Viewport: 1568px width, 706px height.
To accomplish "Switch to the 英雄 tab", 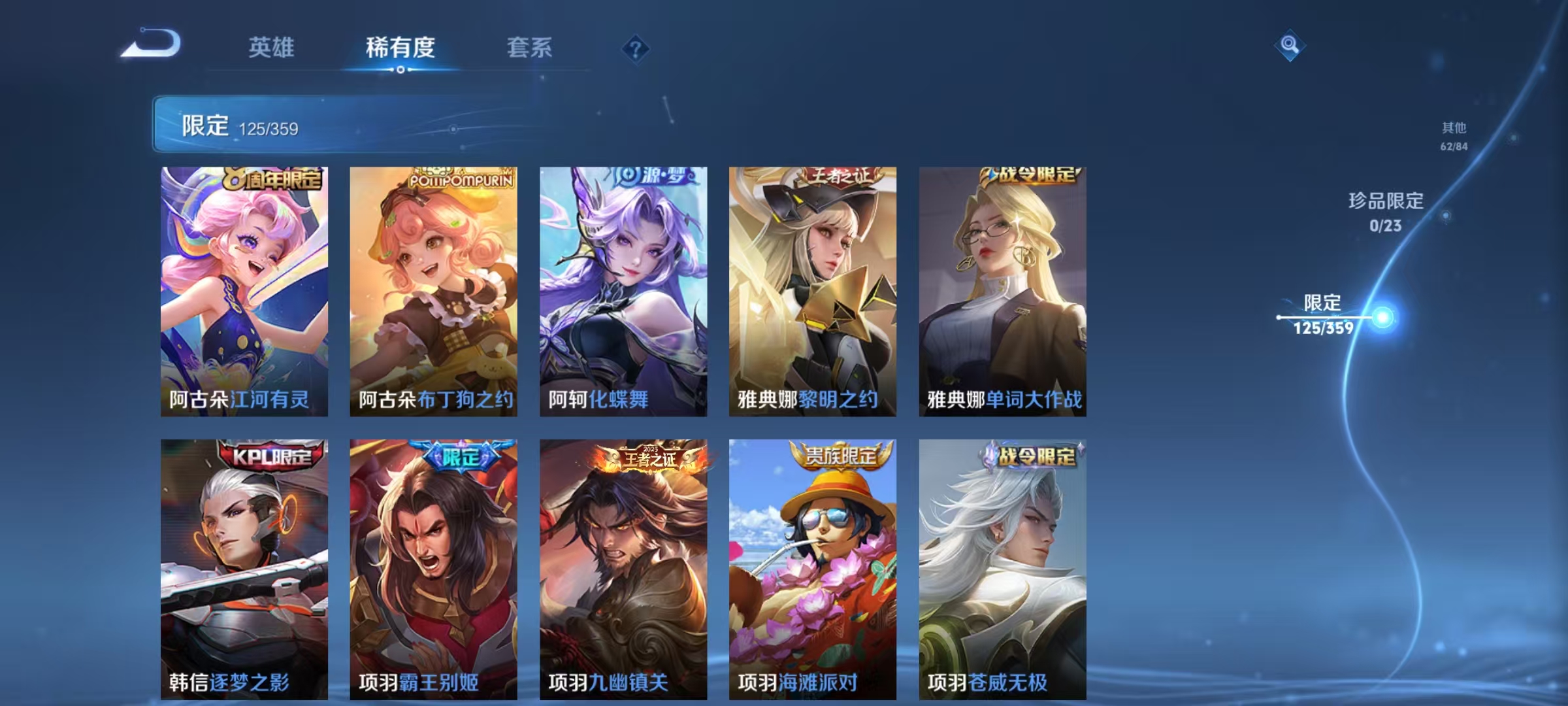I will click(270, 46).
